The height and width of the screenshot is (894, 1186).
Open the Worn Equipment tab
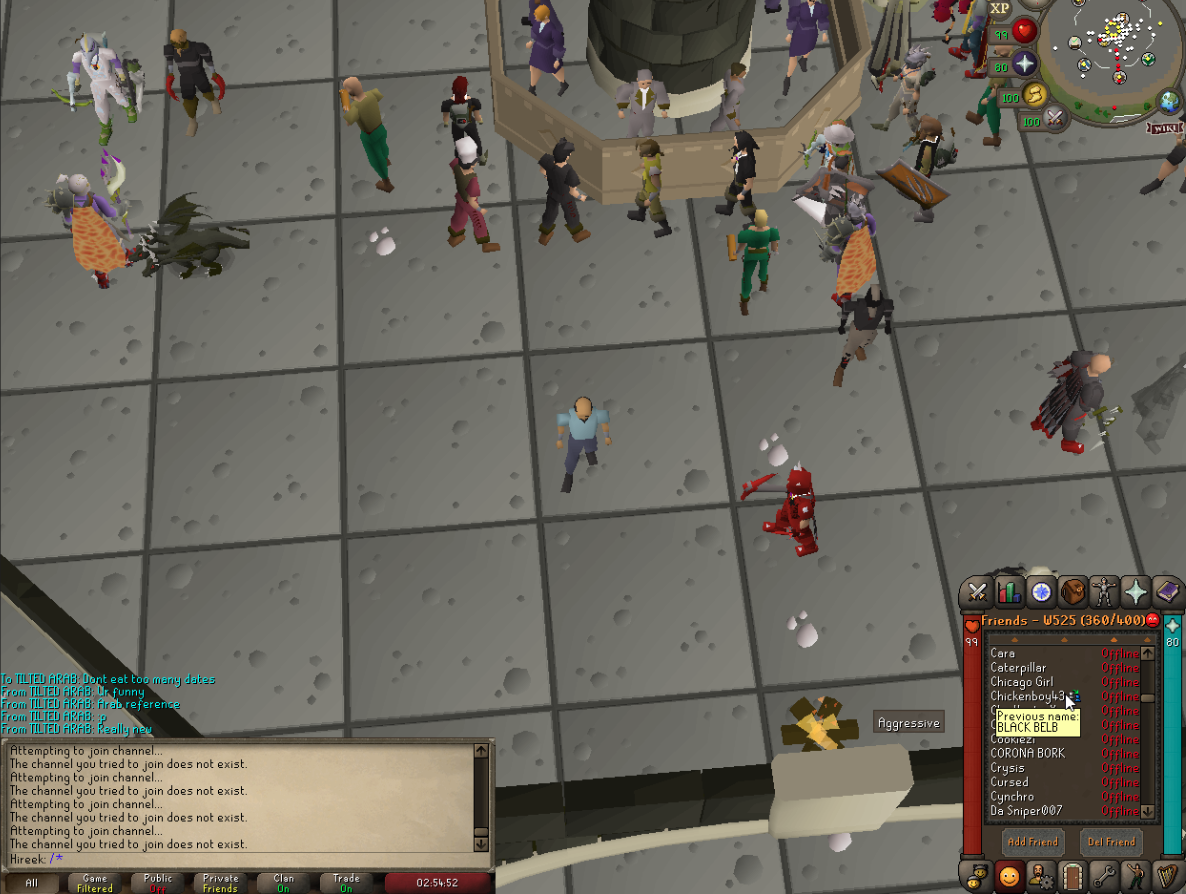1104,592
